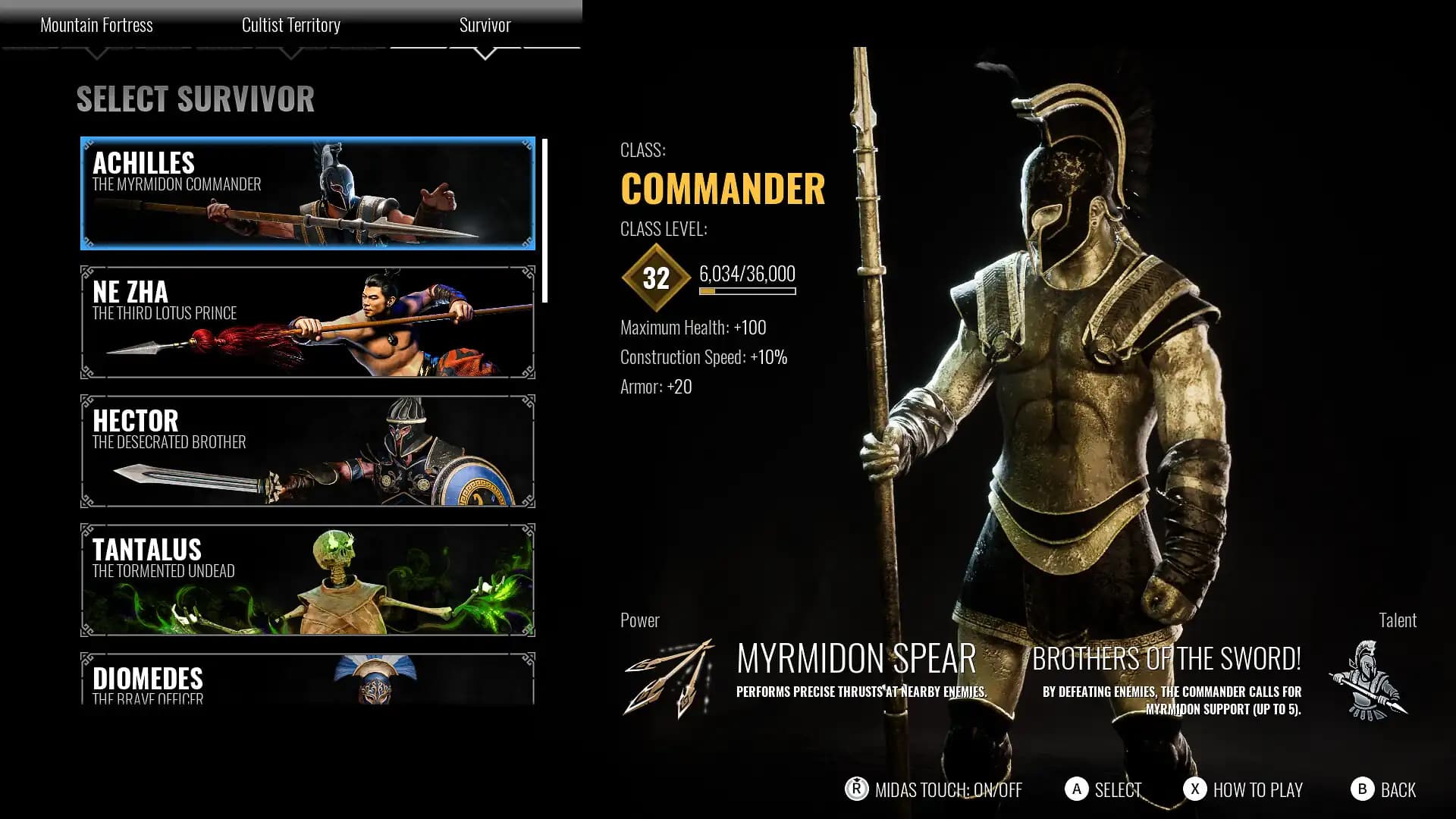The width and height of the screenshot is (1456, 819).
Task: Click the right-stick icon next to Midas Touch
Action: click(x=855, y=790)
